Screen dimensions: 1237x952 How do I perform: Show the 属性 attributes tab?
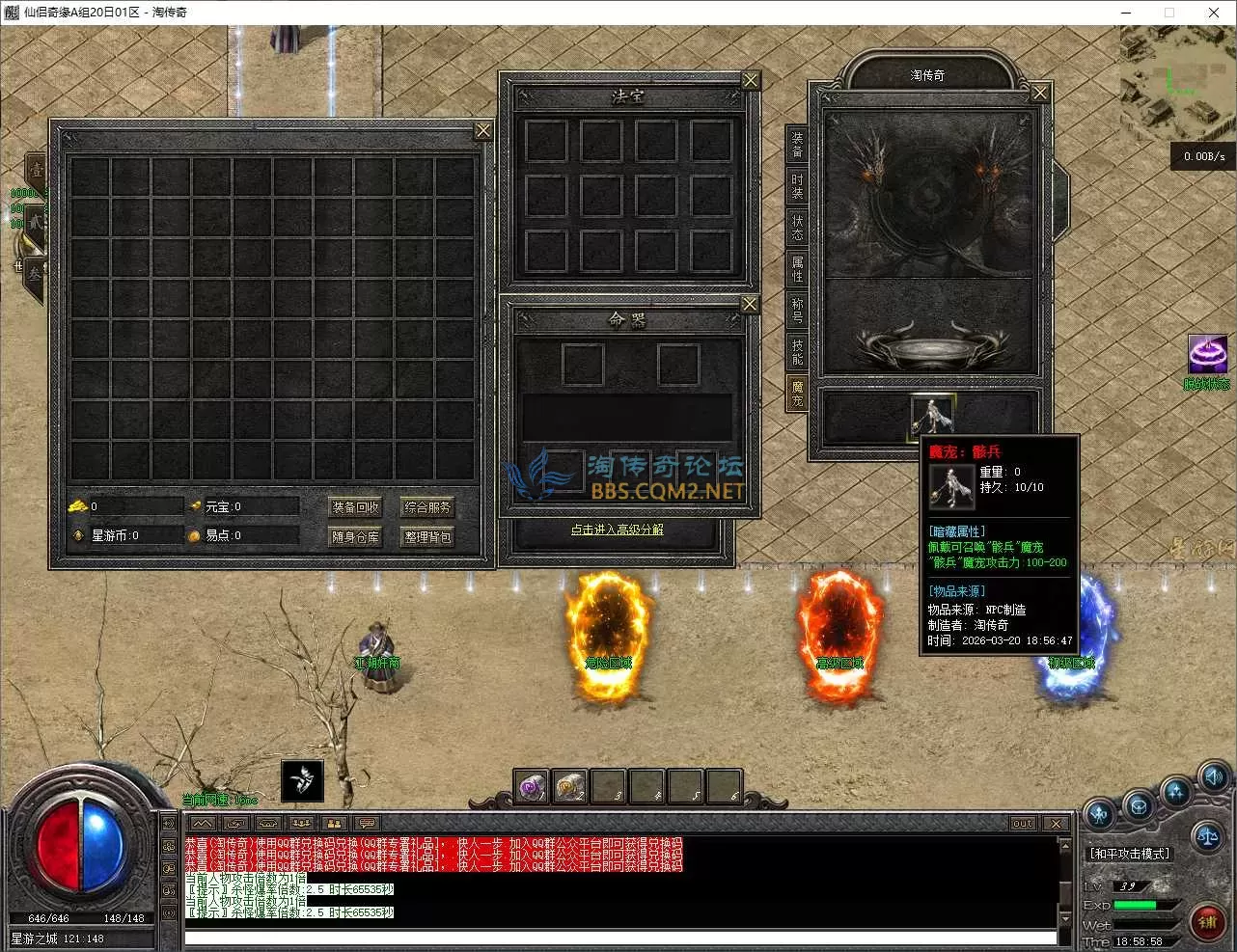point(797,269)
